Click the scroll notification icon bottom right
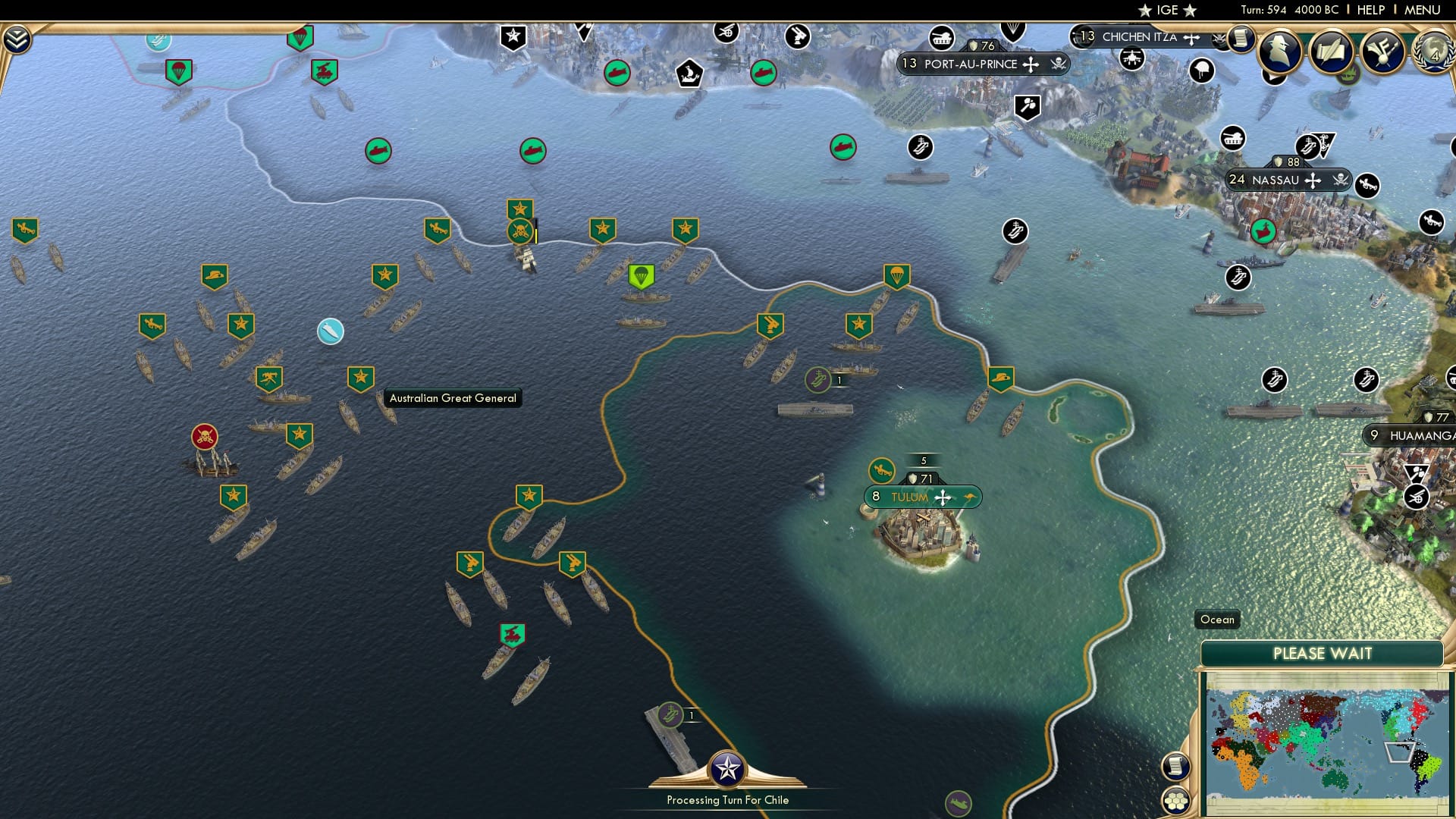This screenshot has height=819, width=1456. tap(1175, 767)
